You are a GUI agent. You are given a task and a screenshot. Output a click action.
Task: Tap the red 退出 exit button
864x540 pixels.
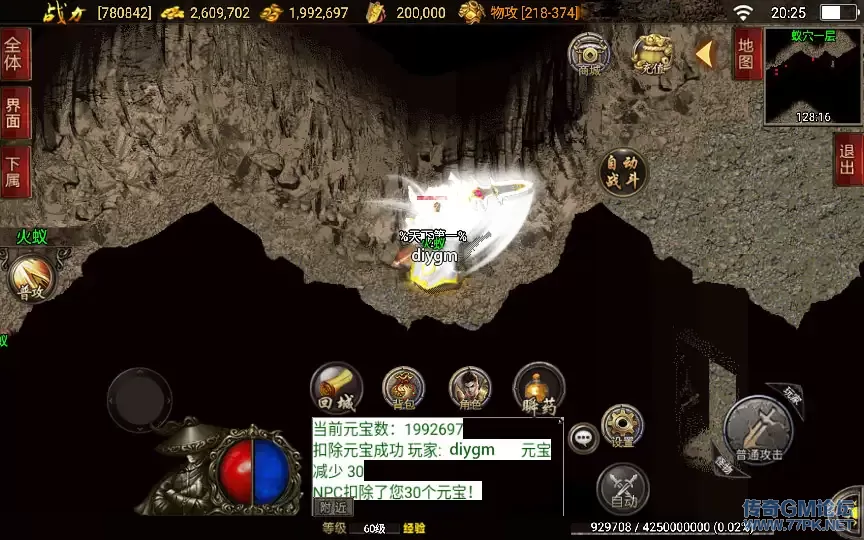849,160
